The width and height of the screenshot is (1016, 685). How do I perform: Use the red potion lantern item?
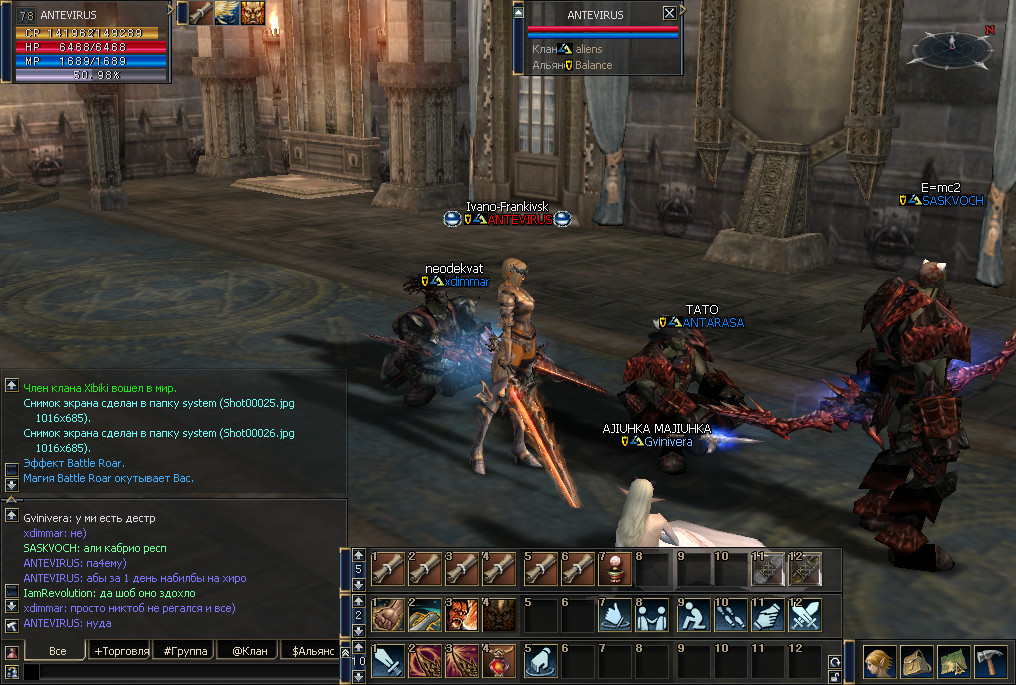(497, 660)
